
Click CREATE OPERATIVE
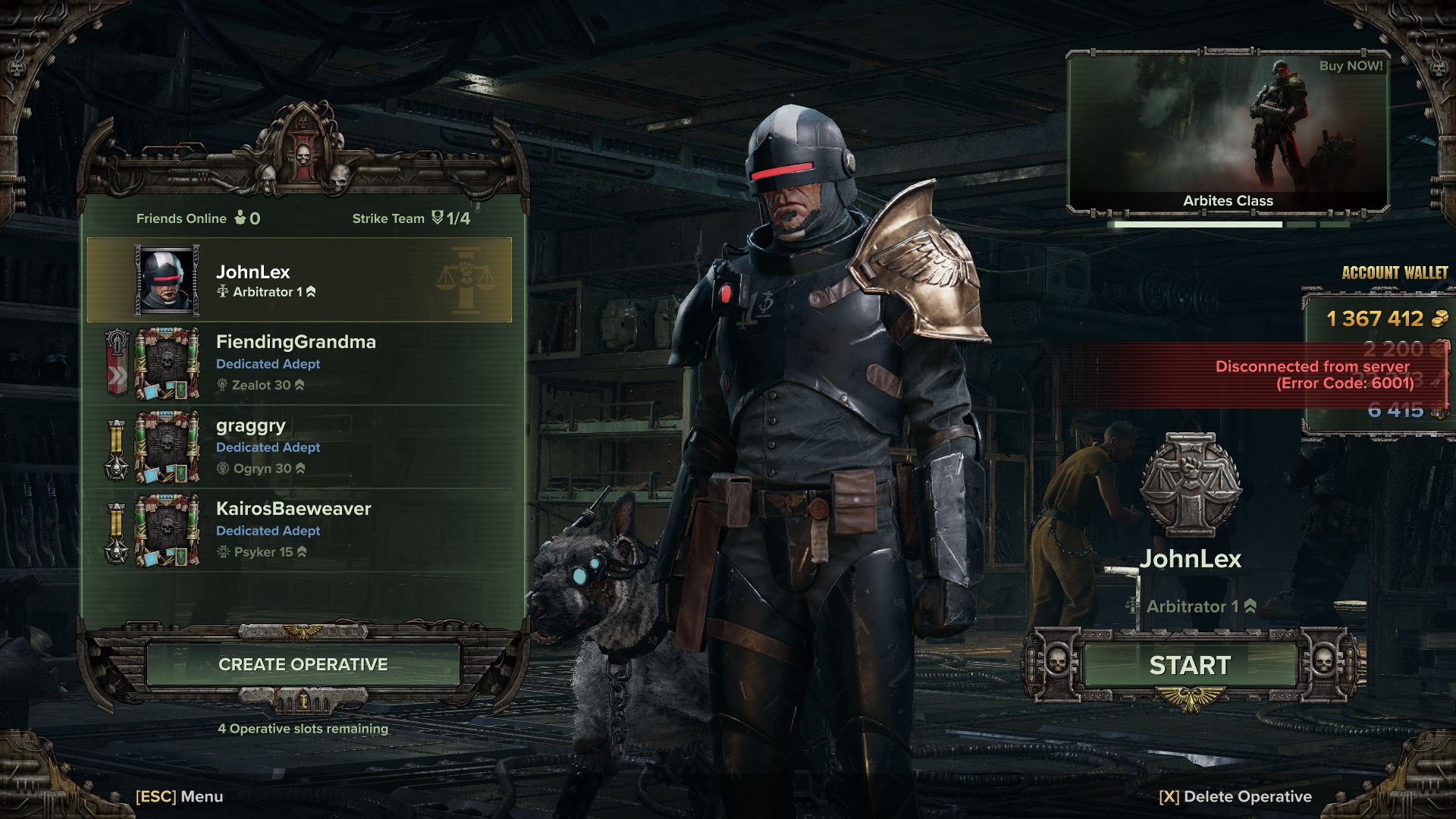(303, 664)
